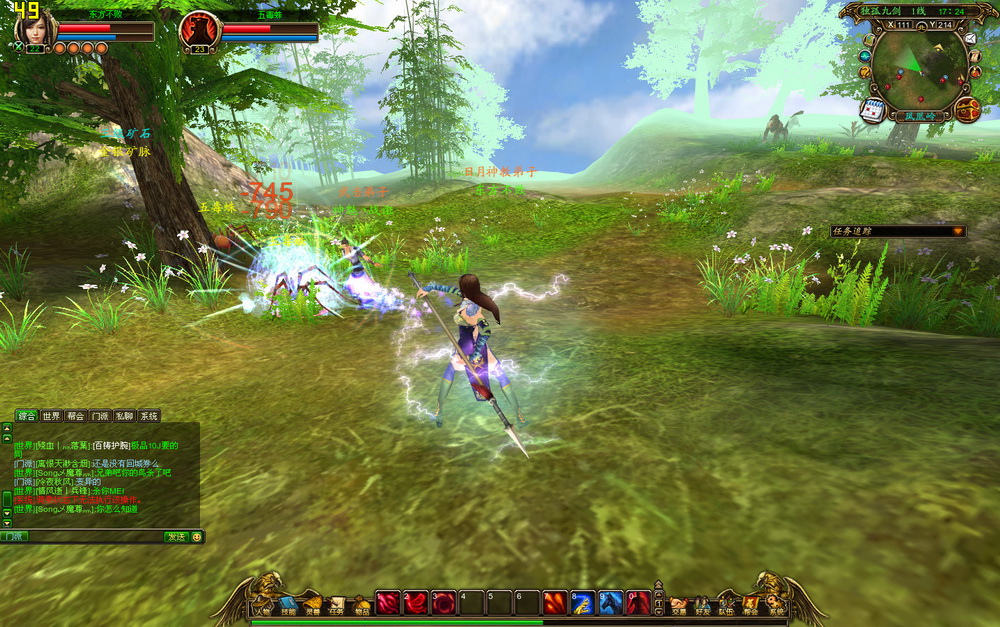This screenshot has width=1000, height=627.
Task: Open the 好友 friends list
Action: 703,605
